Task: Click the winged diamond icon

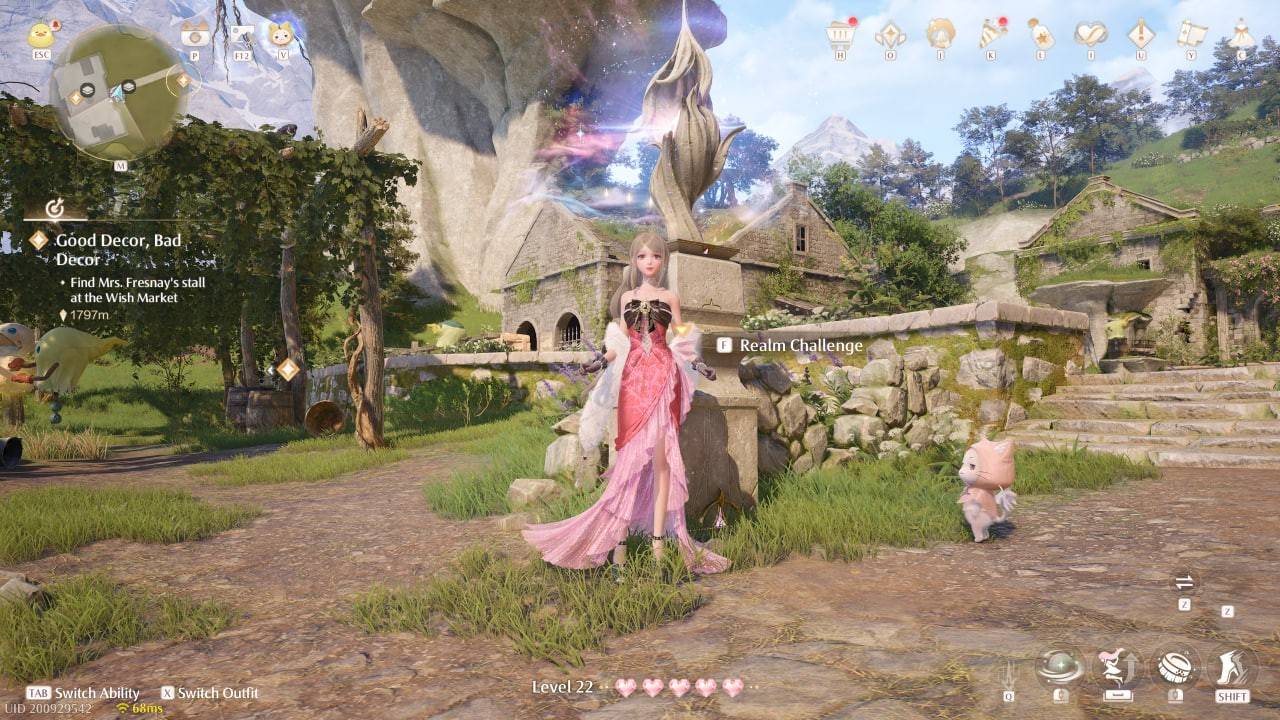Action: coord(889,35)
